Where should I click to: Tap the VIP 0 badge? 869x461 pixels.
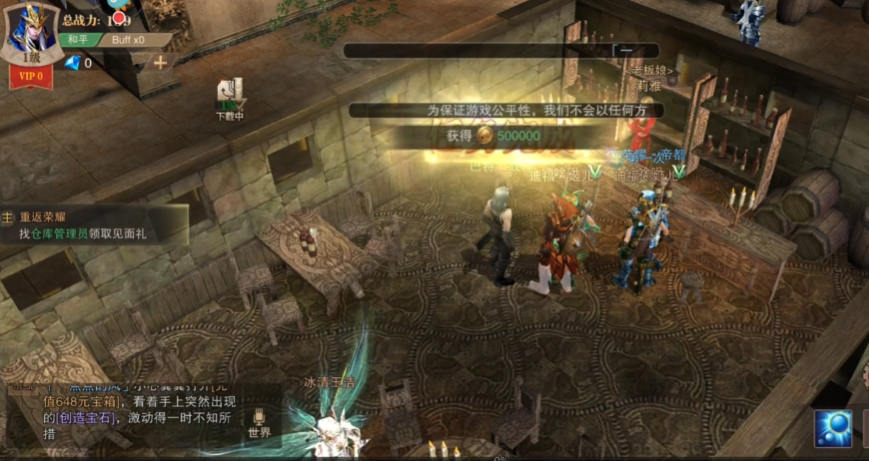pos(30,76)
